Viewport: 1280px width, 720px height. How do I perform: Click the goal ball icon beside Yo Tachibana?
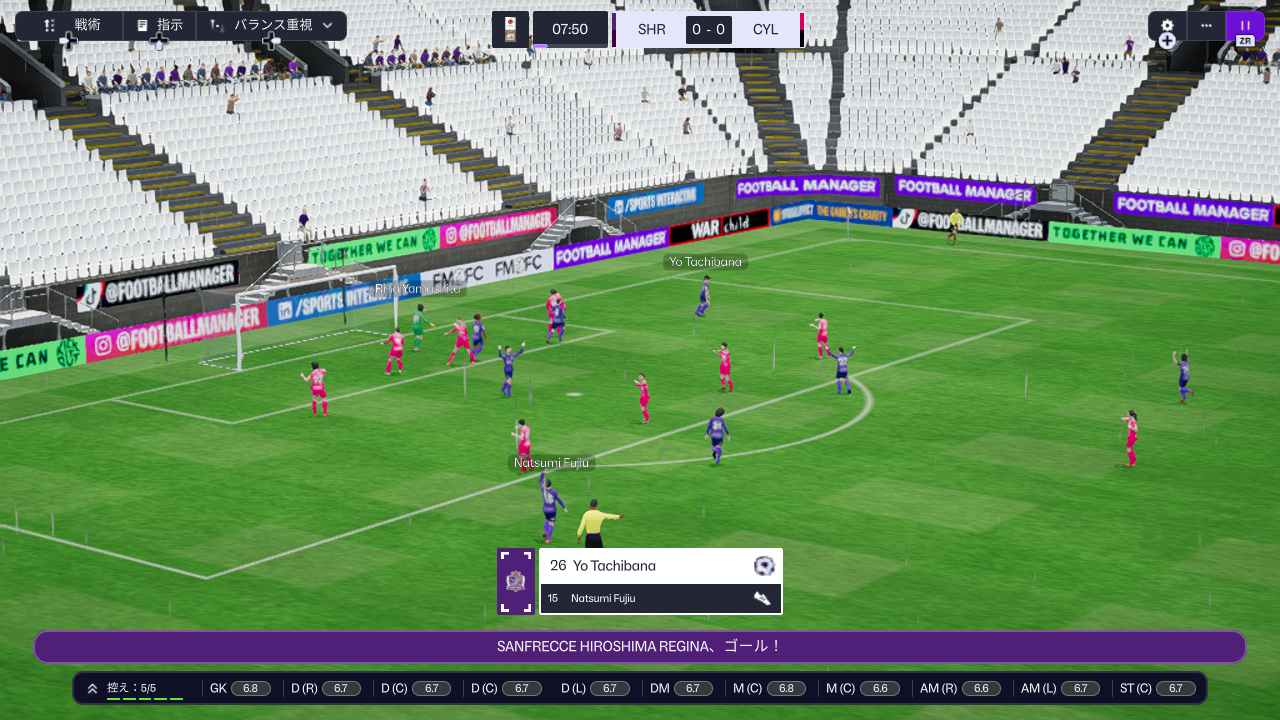pyautogui.click(x=764, y=566)
